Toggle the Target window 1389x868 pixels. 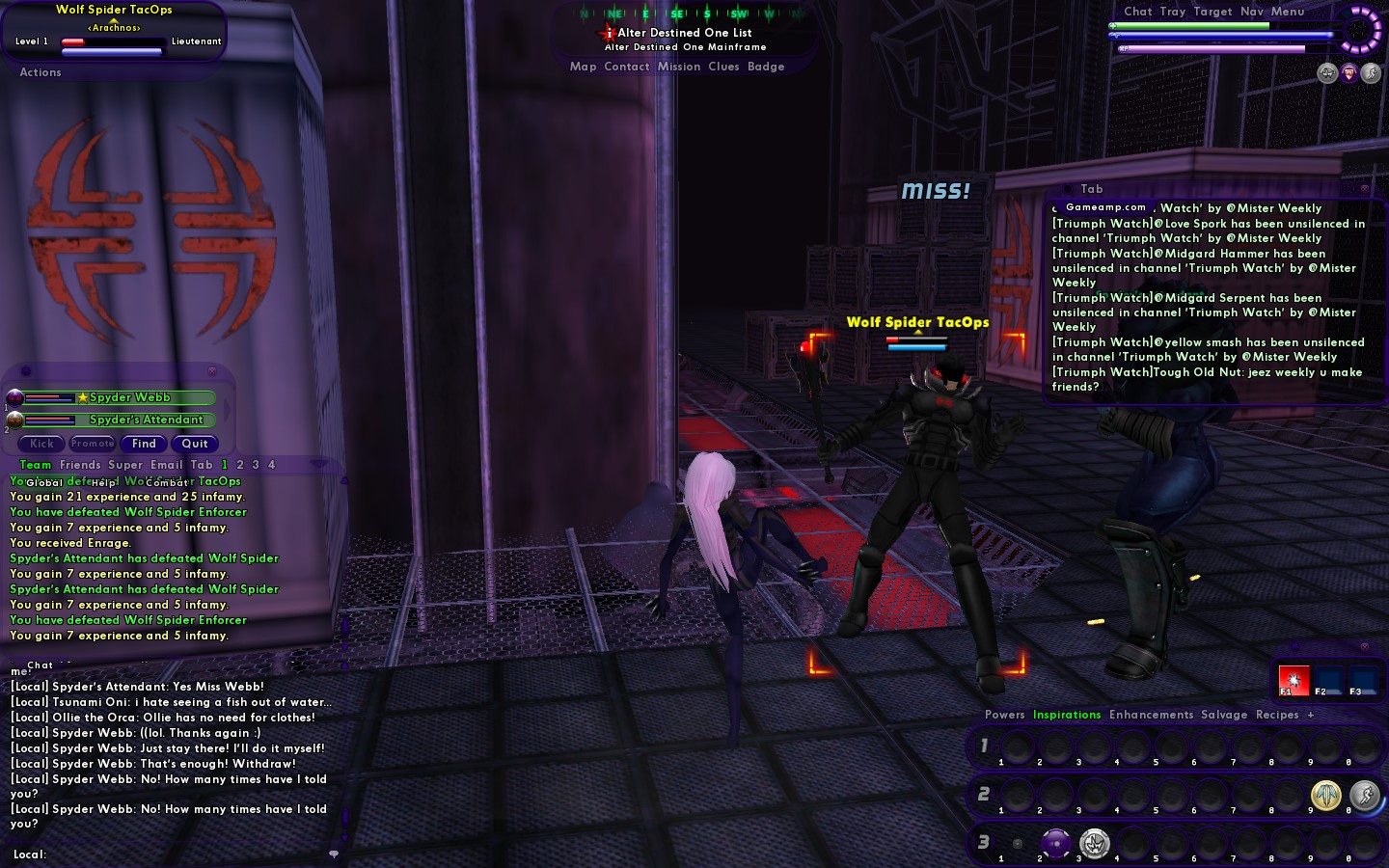pos(1212,12)
